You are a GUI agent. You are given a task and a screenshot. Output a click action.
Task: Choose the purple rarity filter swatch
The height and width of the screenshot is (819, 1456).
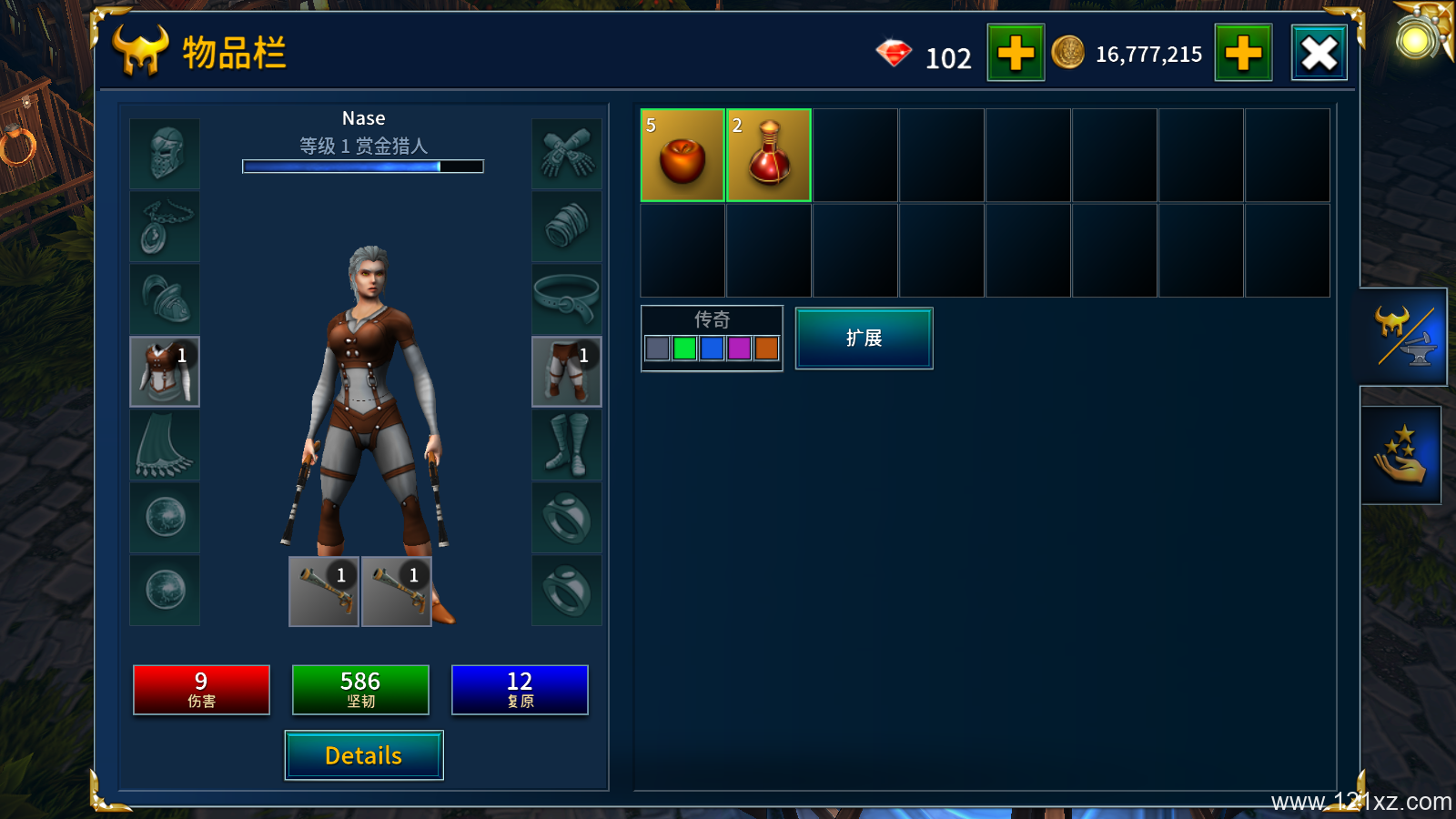[740, 348]
